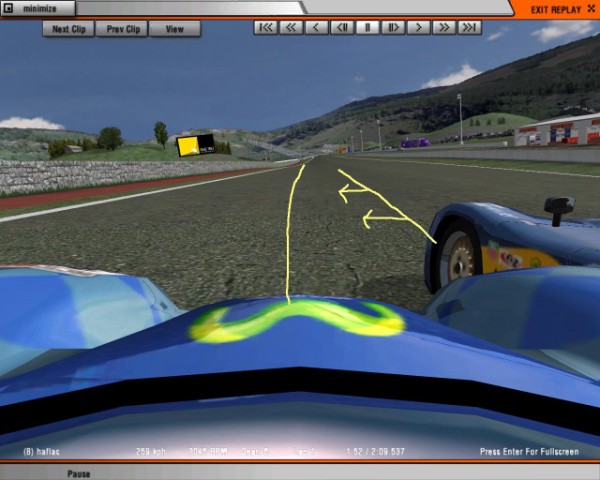Play the replay forward
600x480 pixels.
(419, 28)
